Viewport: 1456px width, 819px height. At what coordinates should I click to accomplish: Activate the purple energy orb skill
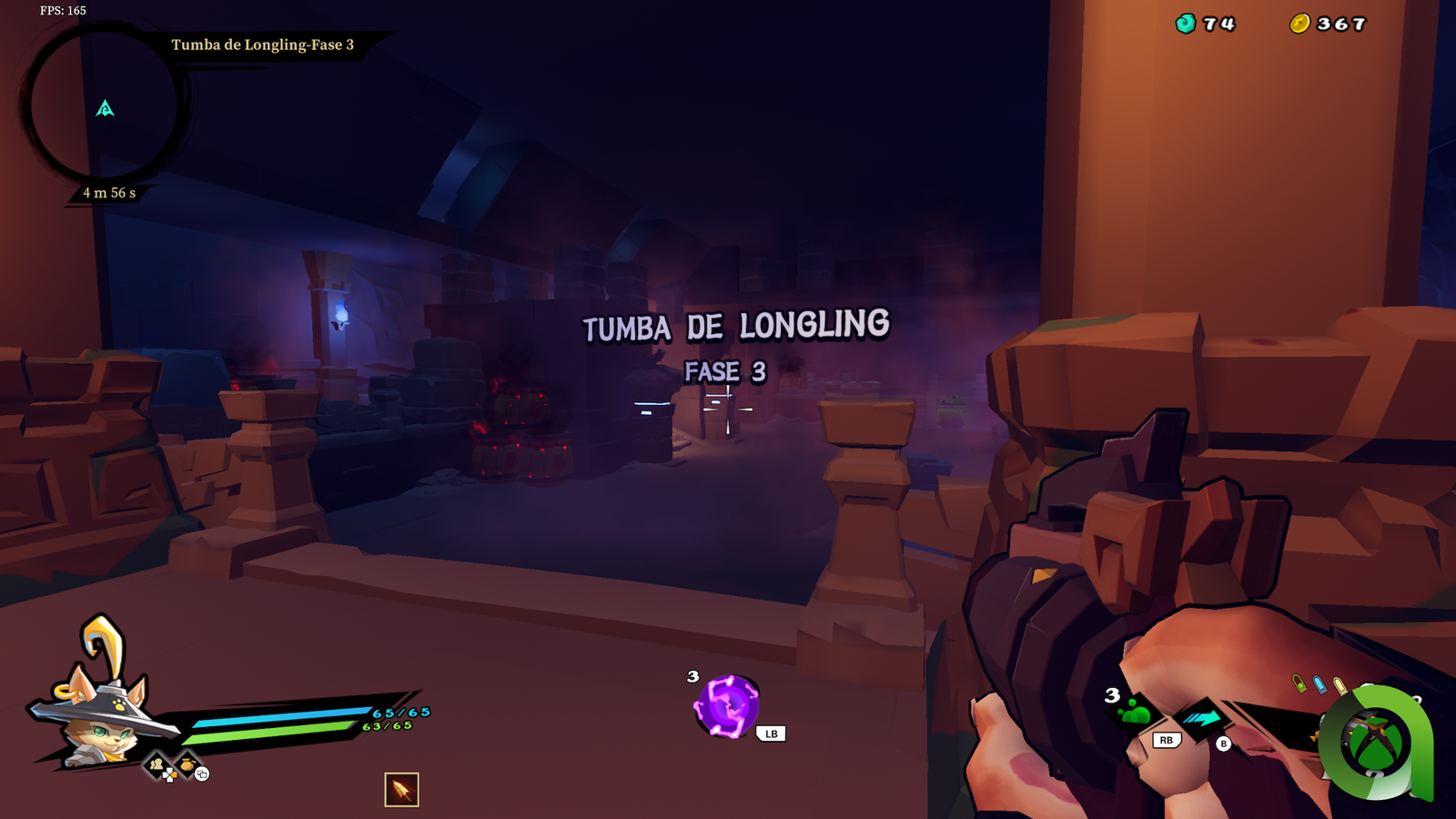(x=726, y=705)
